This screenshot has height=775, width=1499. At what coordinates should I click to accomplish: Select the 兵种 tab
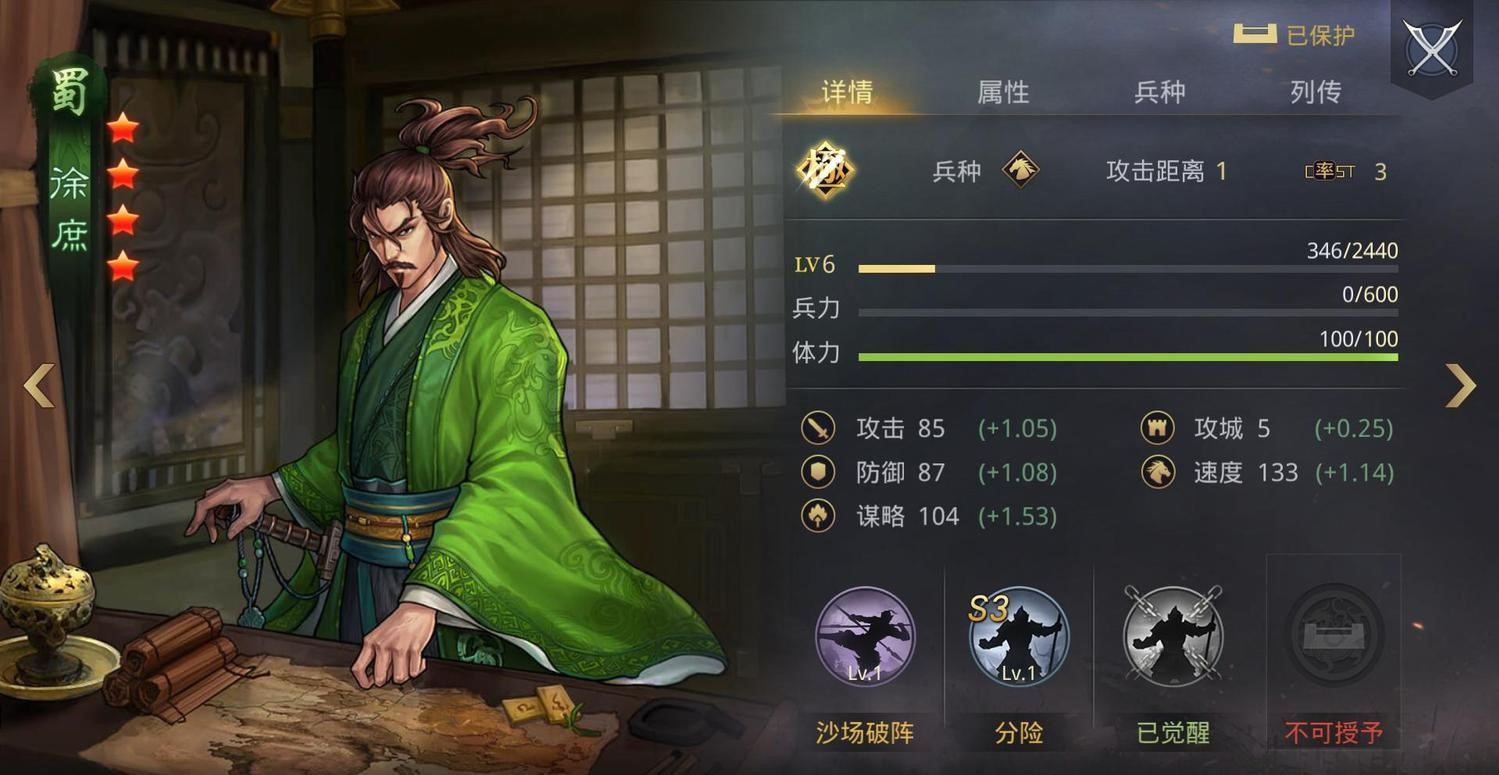pyautogui.click(x=1160, y=92)
